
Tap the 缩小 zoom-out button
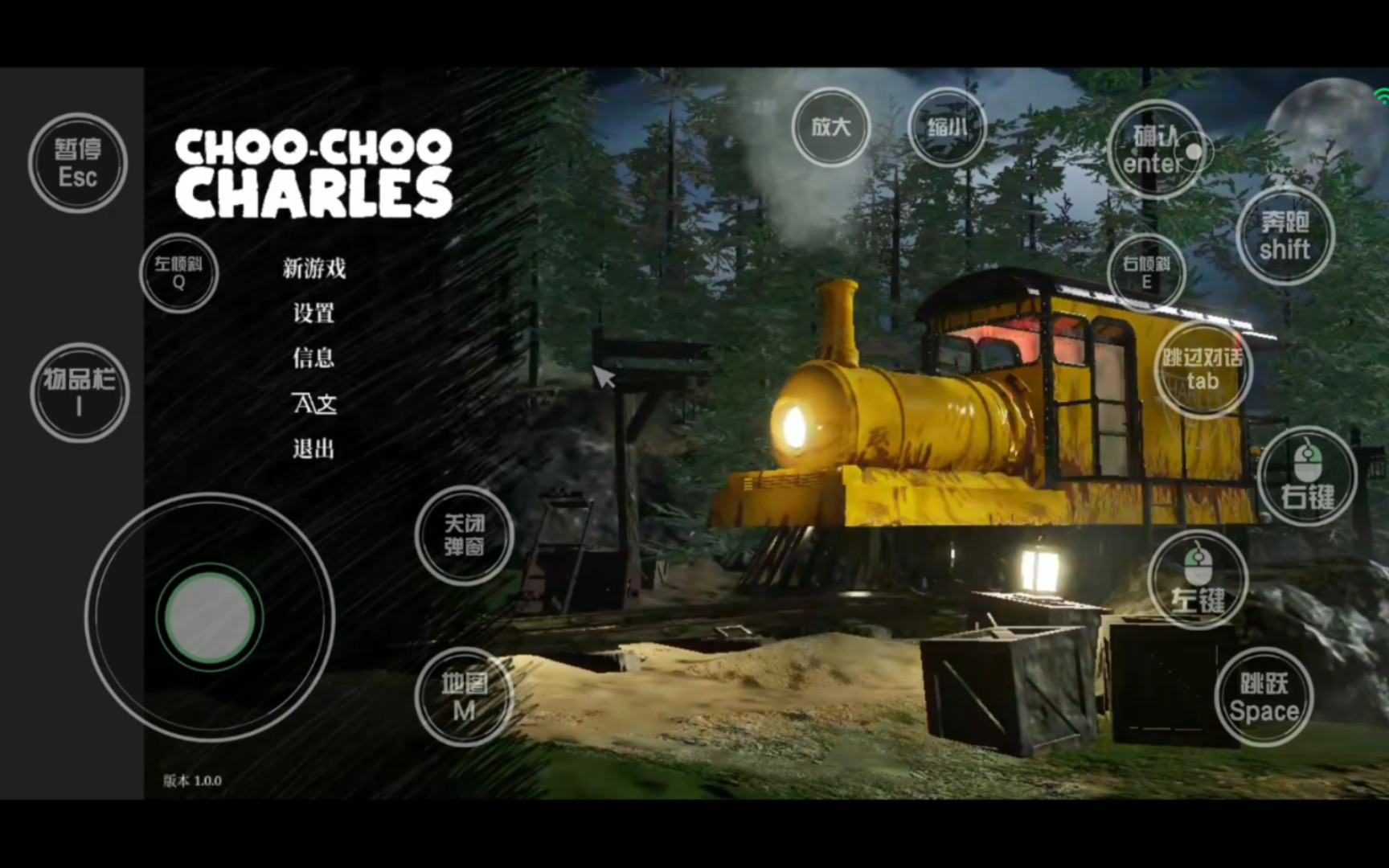click(947, 127)
